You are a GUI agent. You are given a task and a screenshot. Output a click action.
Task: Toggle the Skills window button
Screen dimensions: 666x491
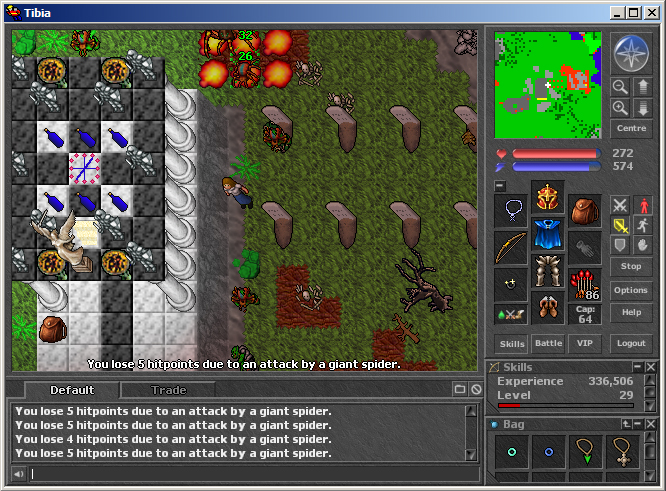click(x=513, y=343)
